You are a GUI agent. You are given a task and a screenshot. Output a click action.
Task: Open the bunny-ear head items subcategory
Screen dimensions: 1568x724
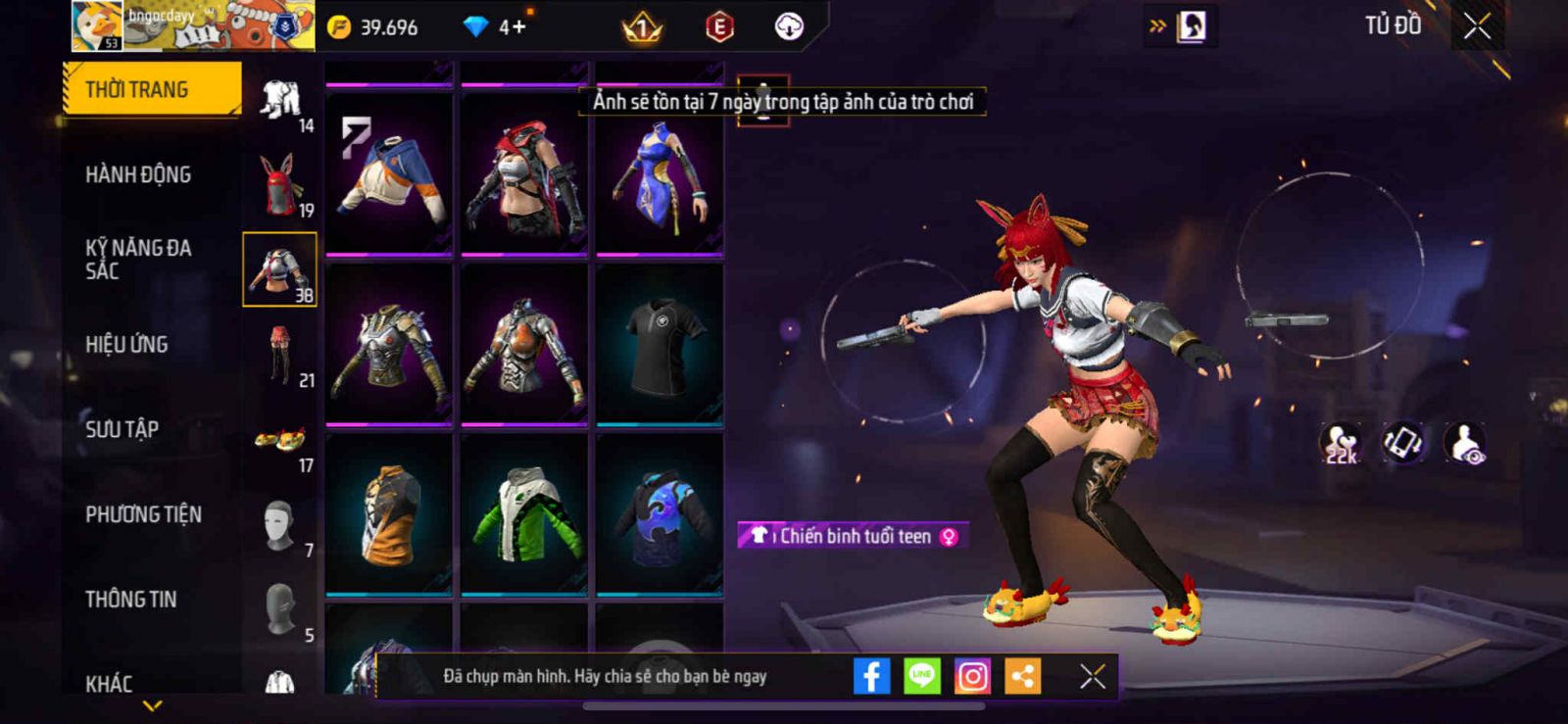(280, 184)
